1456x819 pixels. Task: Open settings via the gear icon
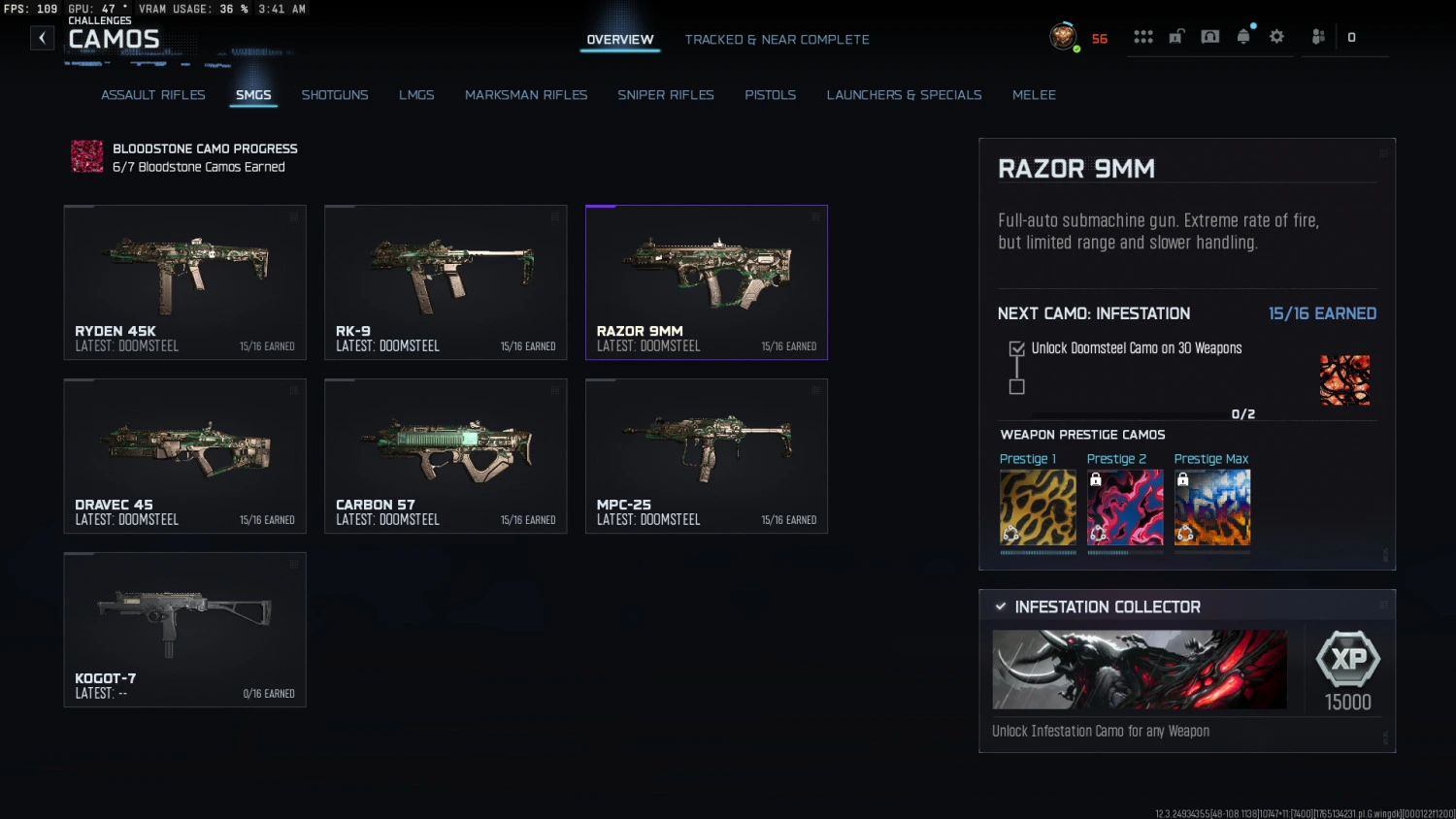[1276, 36]
